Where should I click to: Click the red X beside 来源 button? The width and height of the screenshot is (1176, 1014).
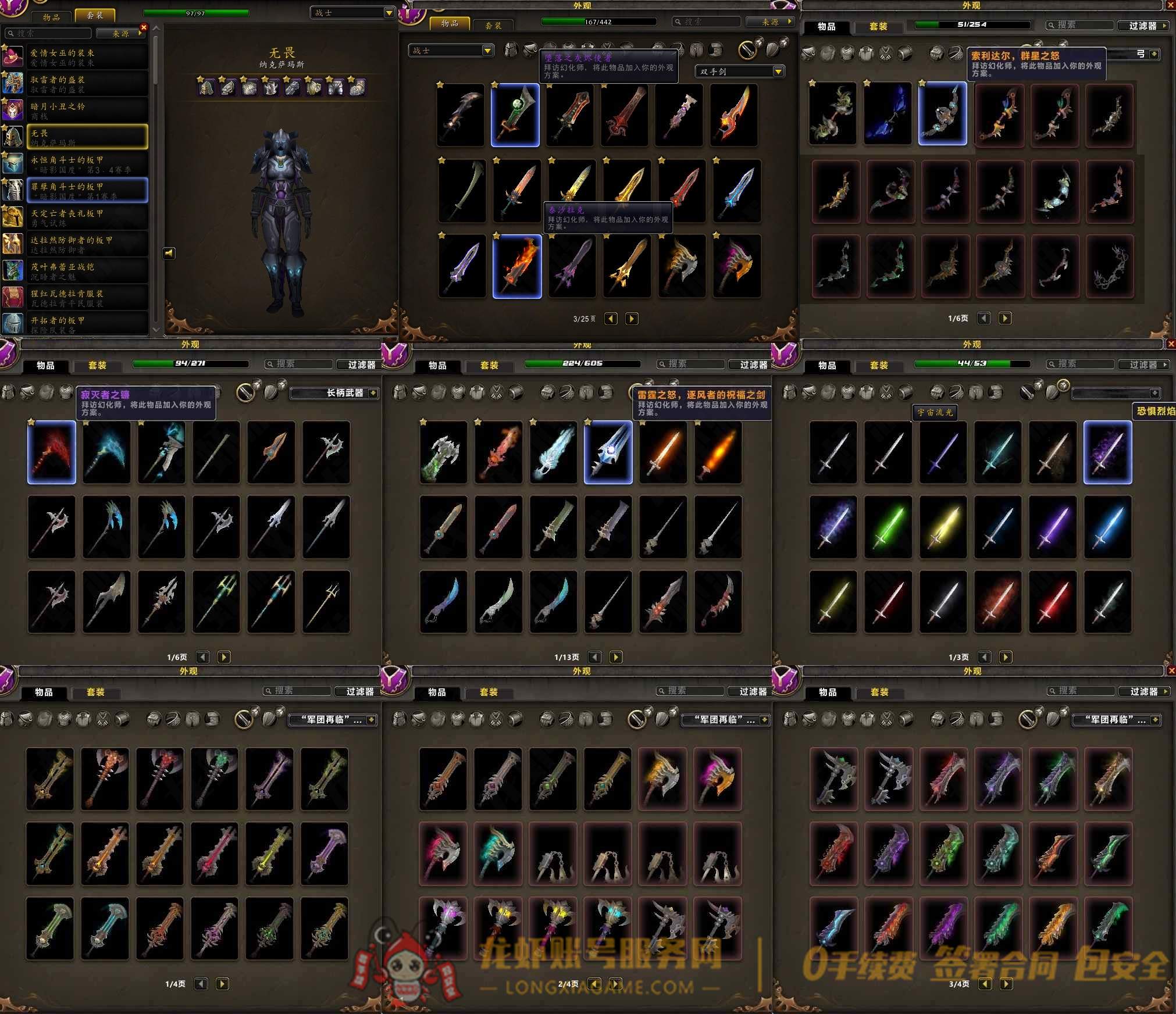coord(144,27)
